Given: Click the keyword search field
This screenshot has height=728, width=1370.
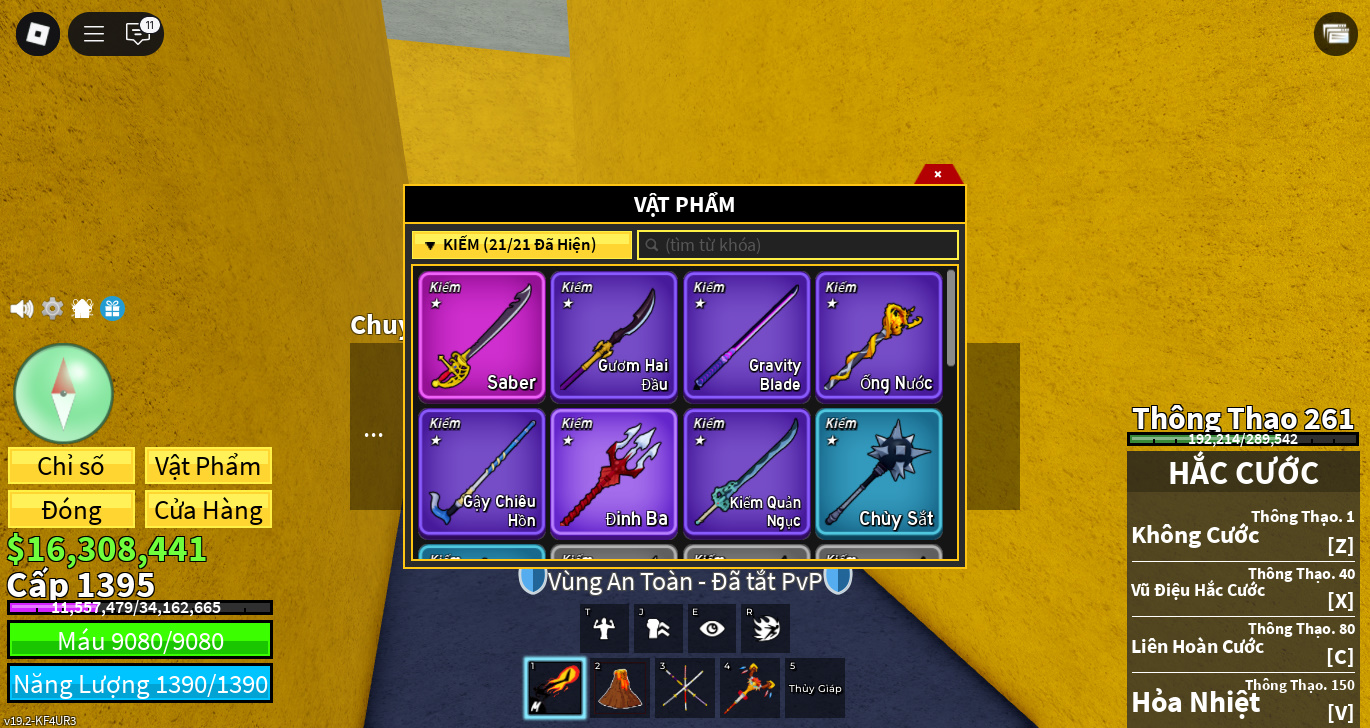Looking at the screenshot, I should coord(798,245).
